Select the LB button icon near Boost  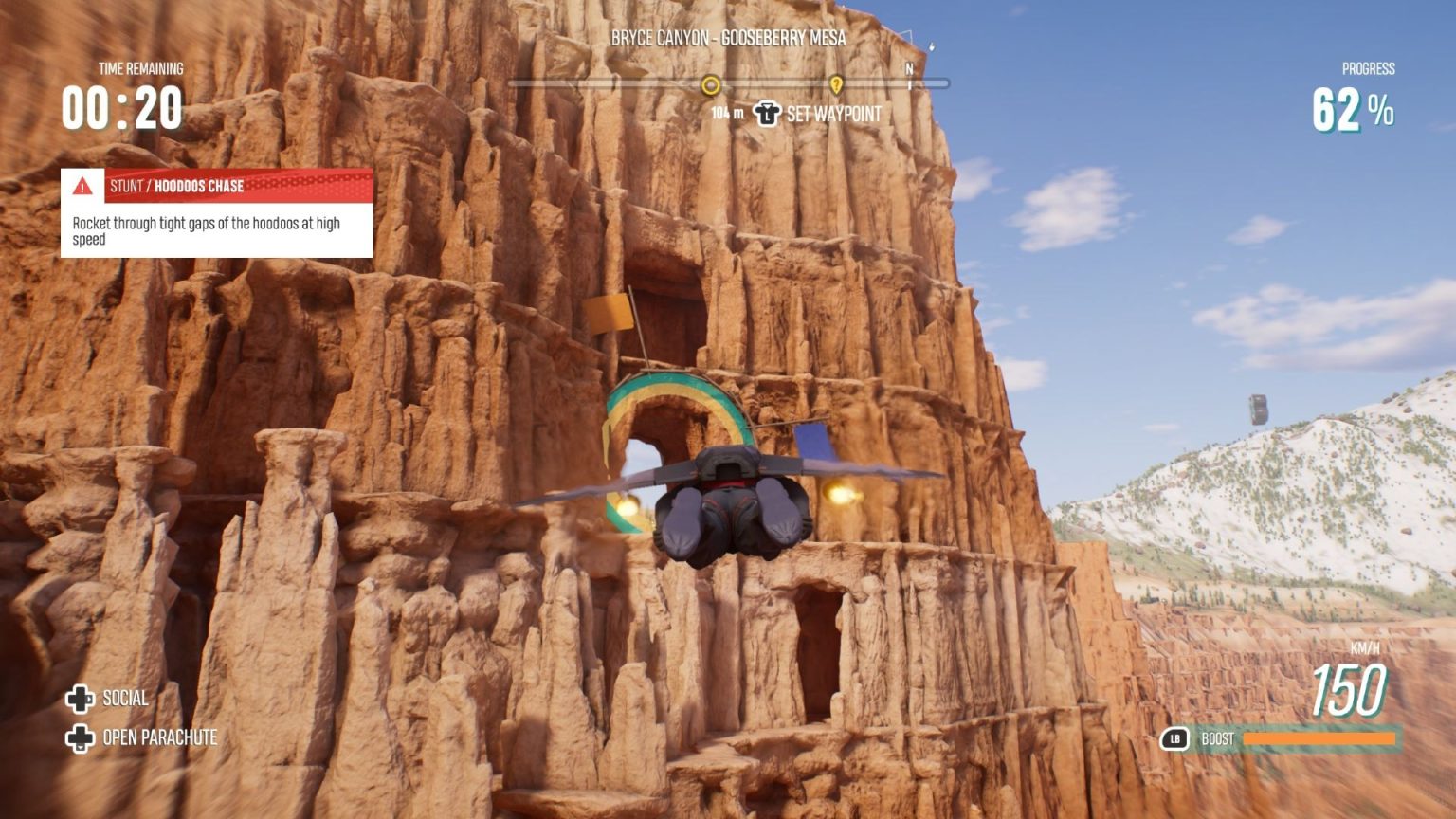coord(1175,738)
